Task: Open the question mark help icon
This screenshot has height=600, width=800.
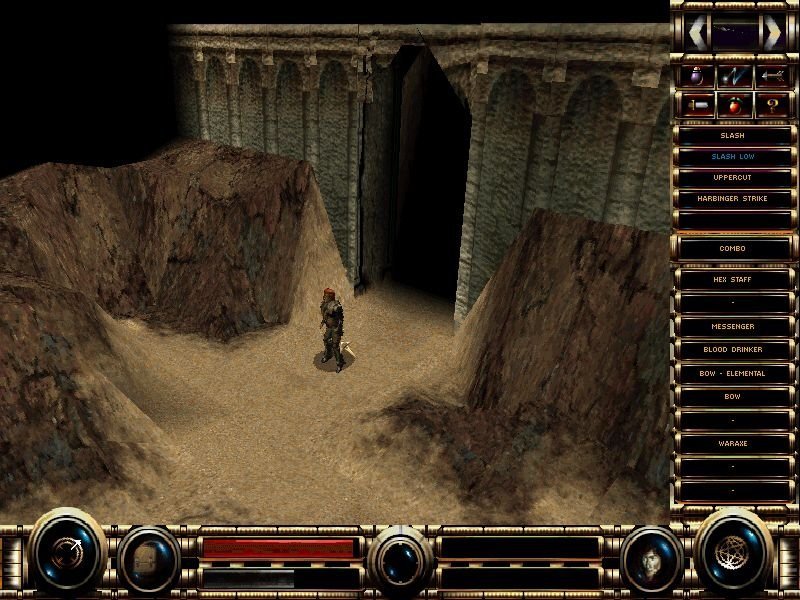Action: pyautogui.click(x=771, y=105)
